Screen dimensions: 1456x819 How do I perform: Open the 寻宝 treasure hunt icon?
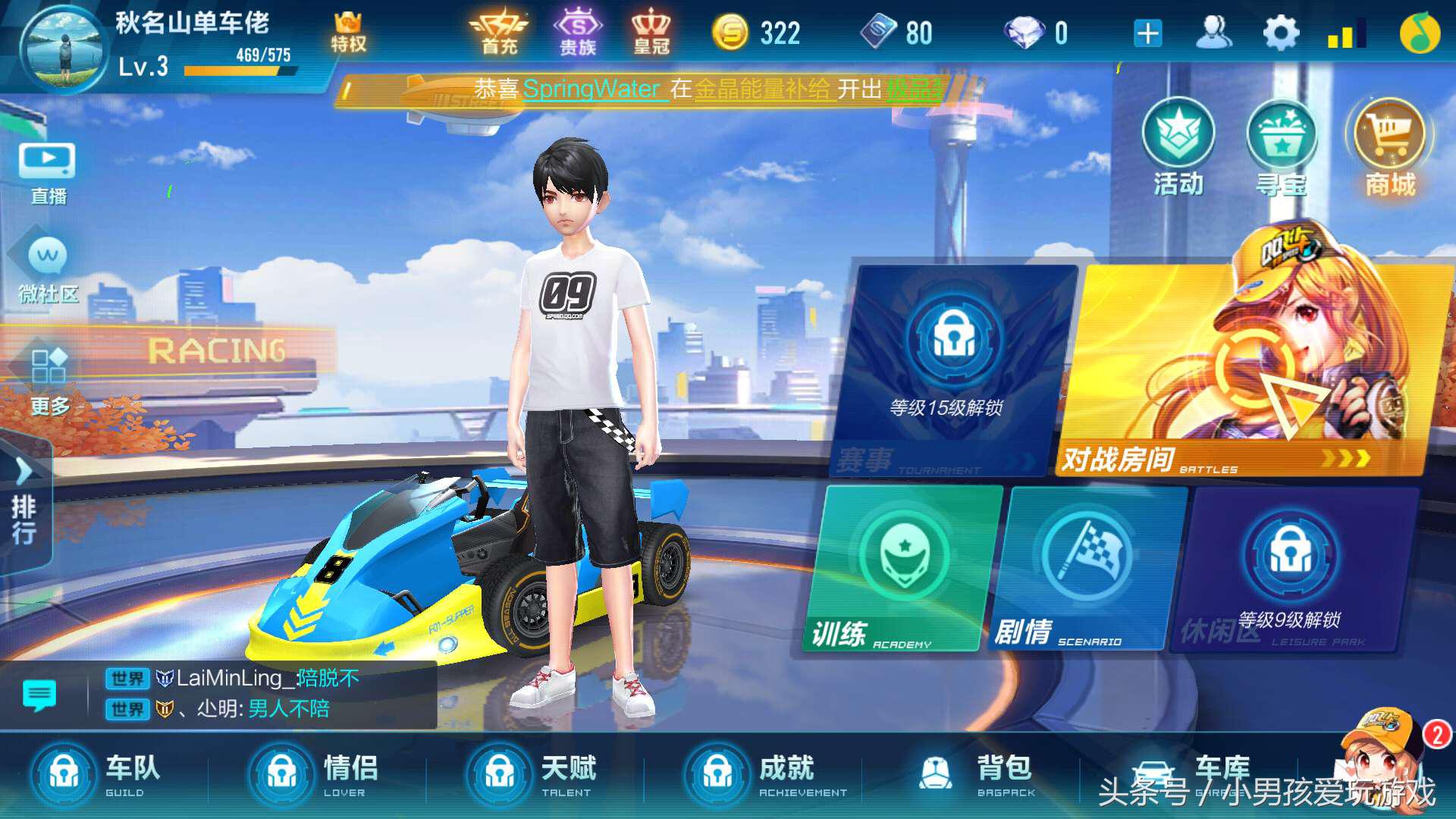tap(1282, 144)
